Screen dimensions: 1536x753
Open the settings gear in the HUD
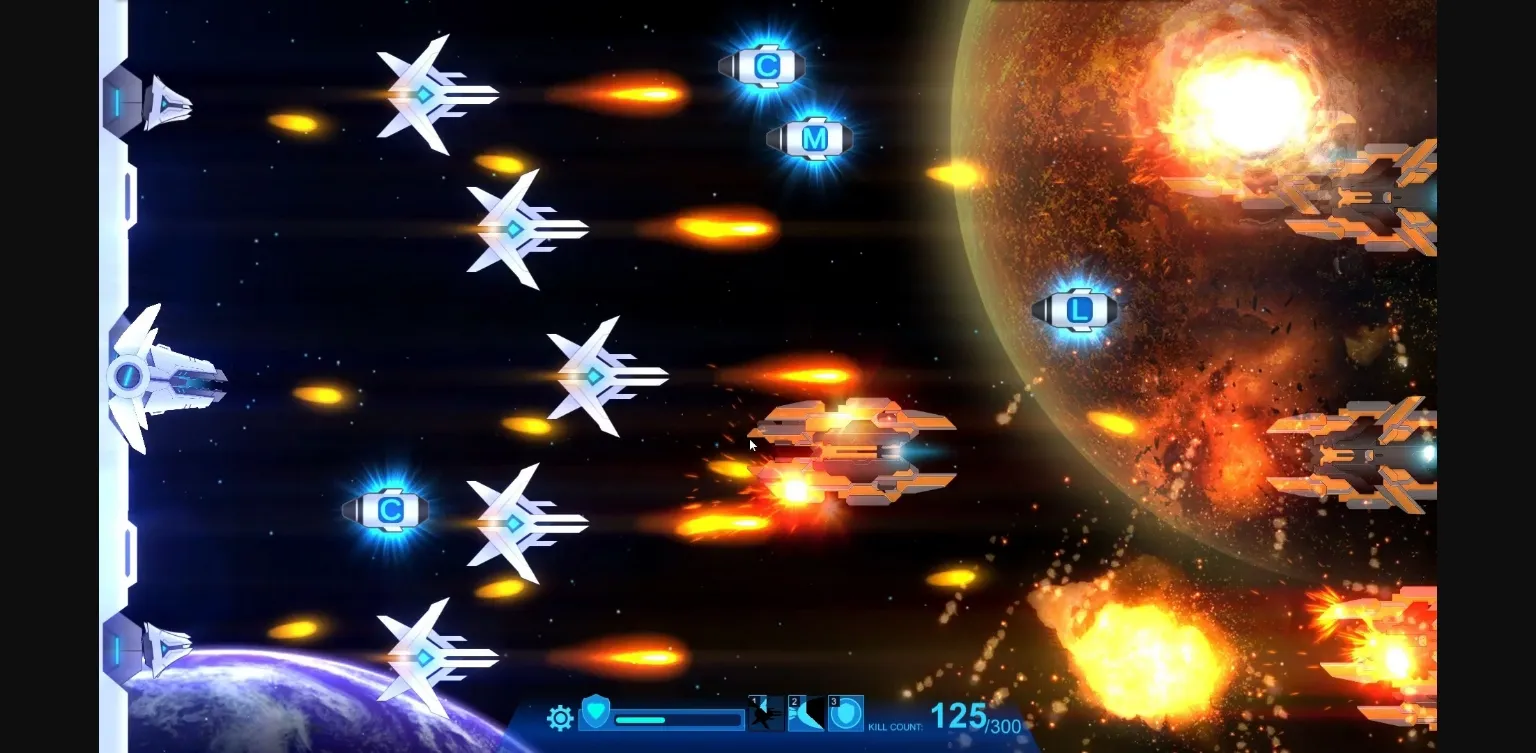point(560,718)
